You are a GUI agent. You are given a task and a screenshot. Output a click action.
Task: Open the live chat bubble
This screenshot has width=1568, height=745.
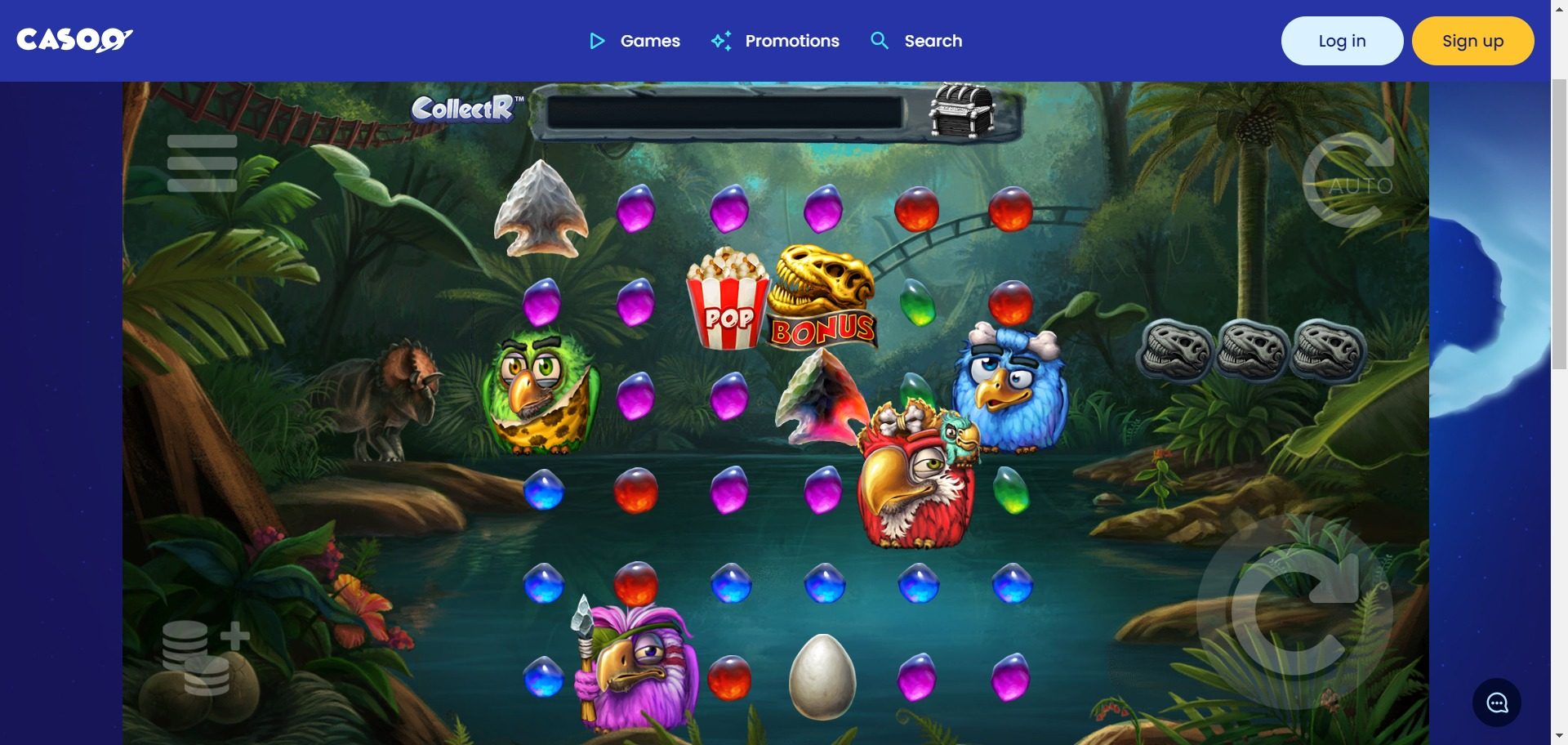[1497, 703]
